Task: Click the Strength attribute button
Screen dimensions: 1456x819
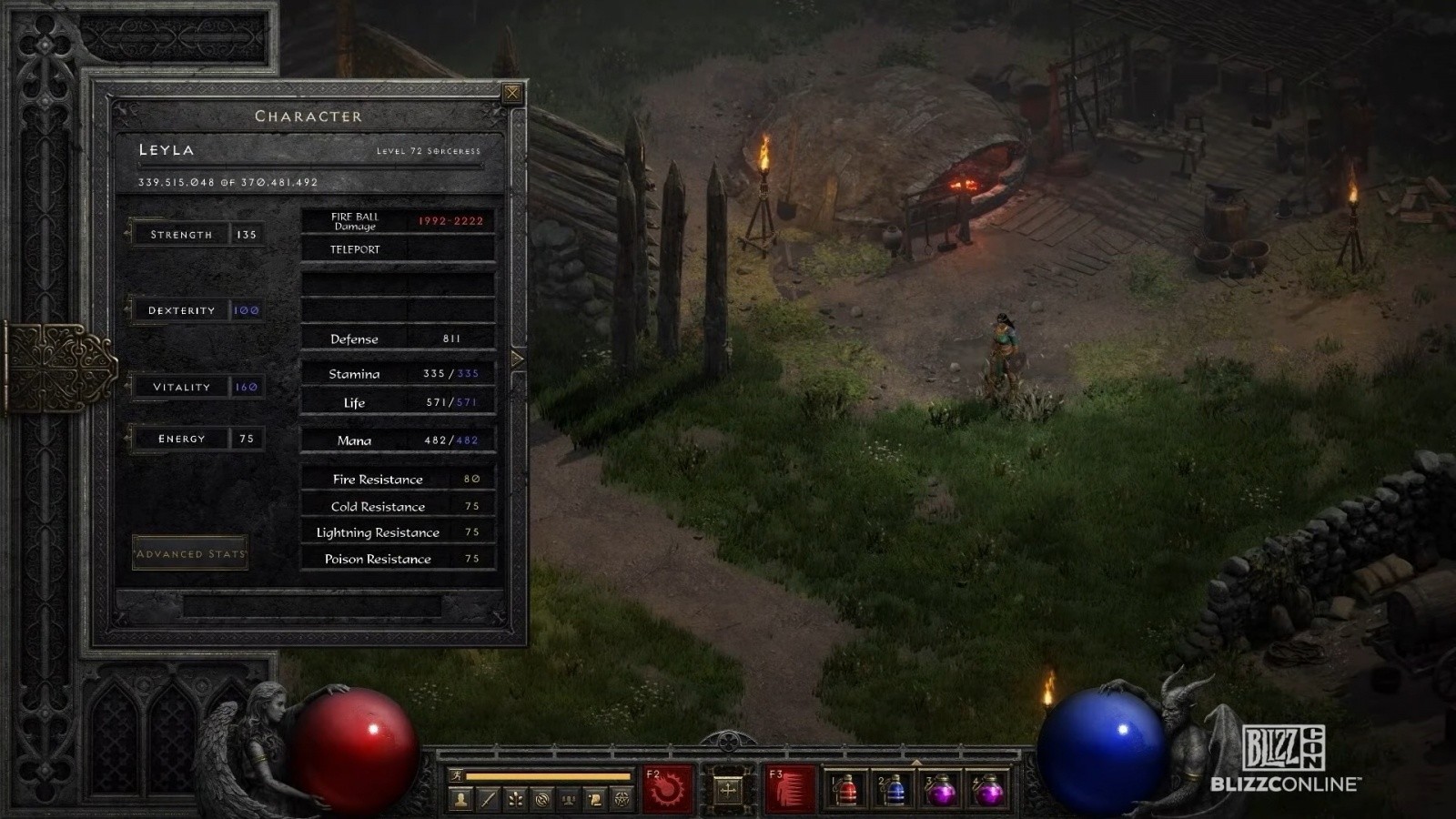Action: click(181, 235)
